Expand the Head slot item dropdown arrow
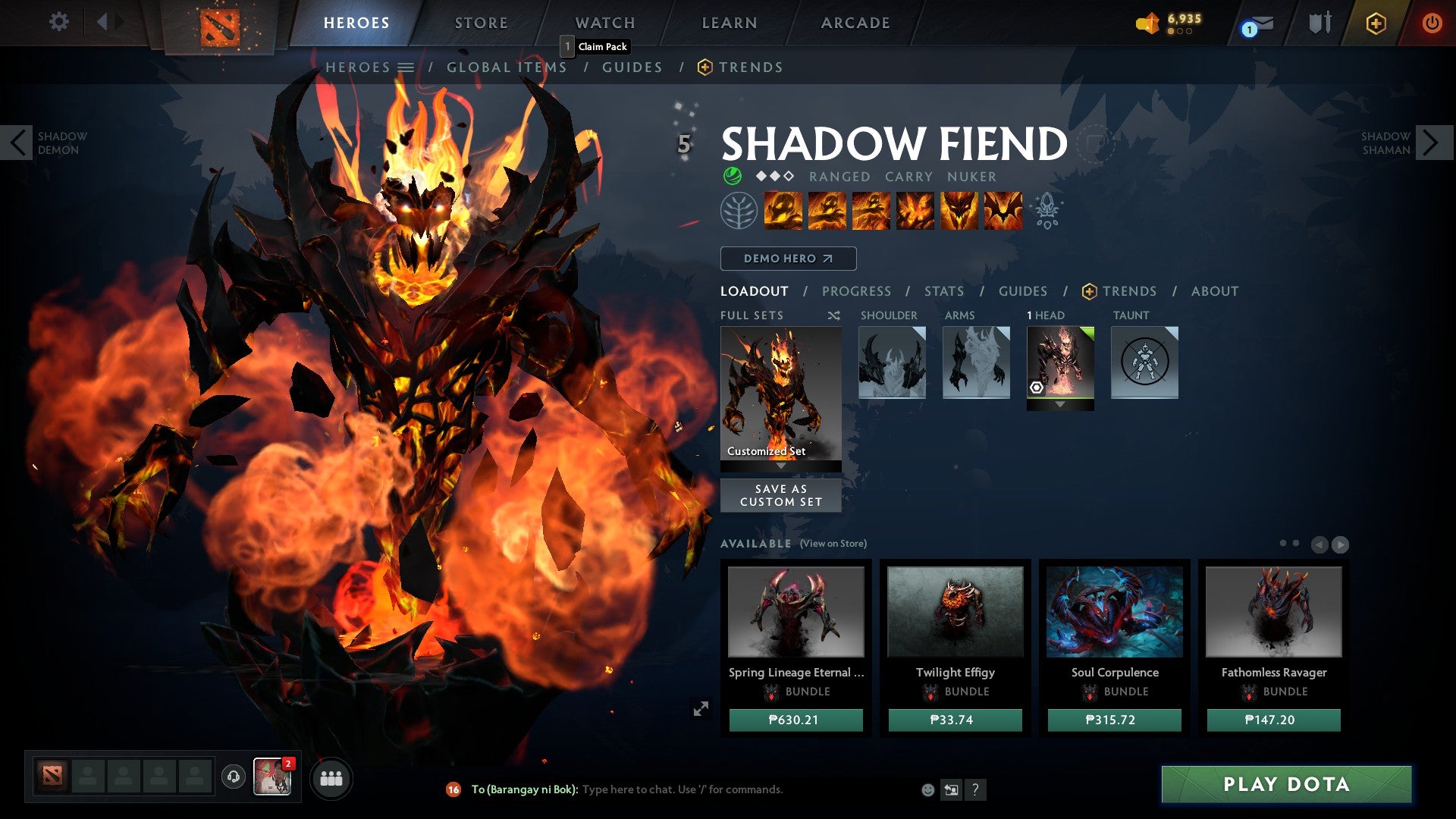The height and width of the screenshot is (819, 1456). 1060,404
